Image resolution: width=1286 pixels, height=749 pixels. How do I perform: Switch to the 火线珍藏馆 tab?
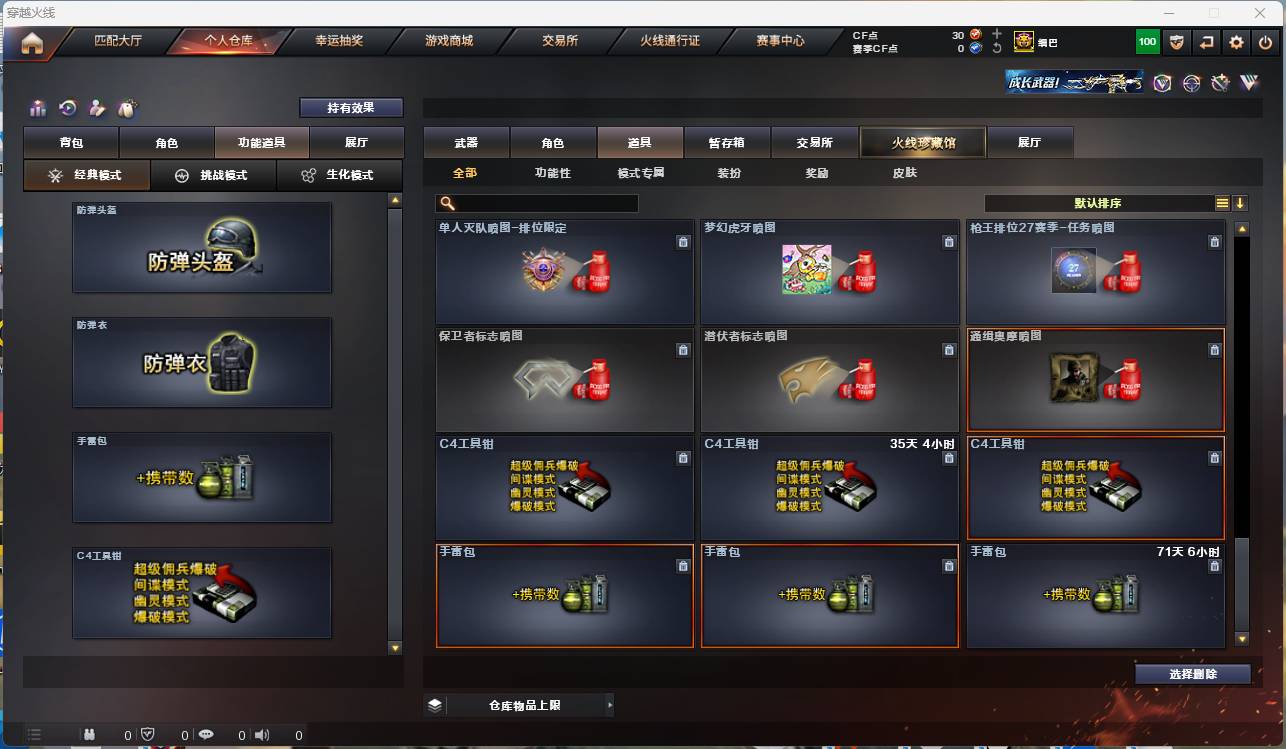click(921, 142)
